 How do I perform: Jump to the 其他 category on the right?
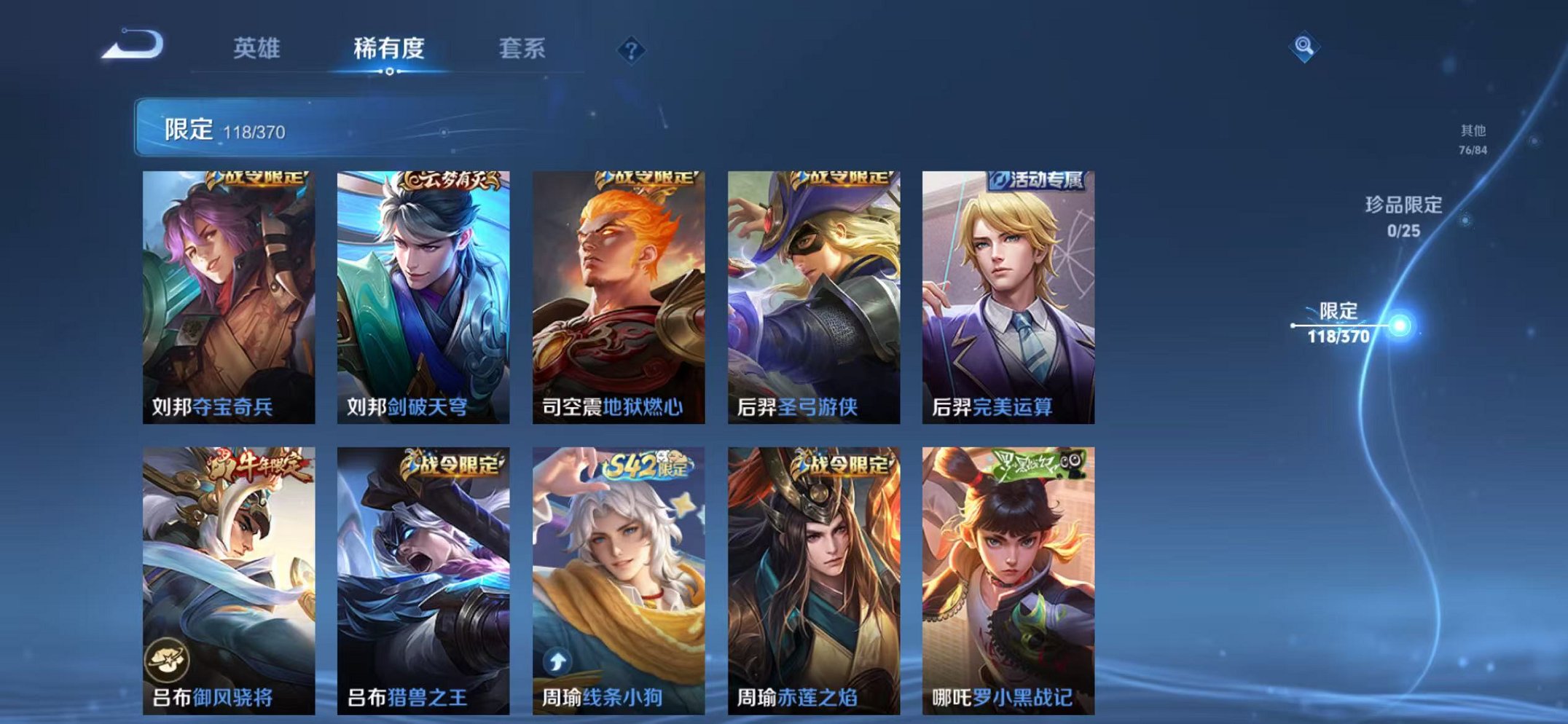click(1473, 138)
